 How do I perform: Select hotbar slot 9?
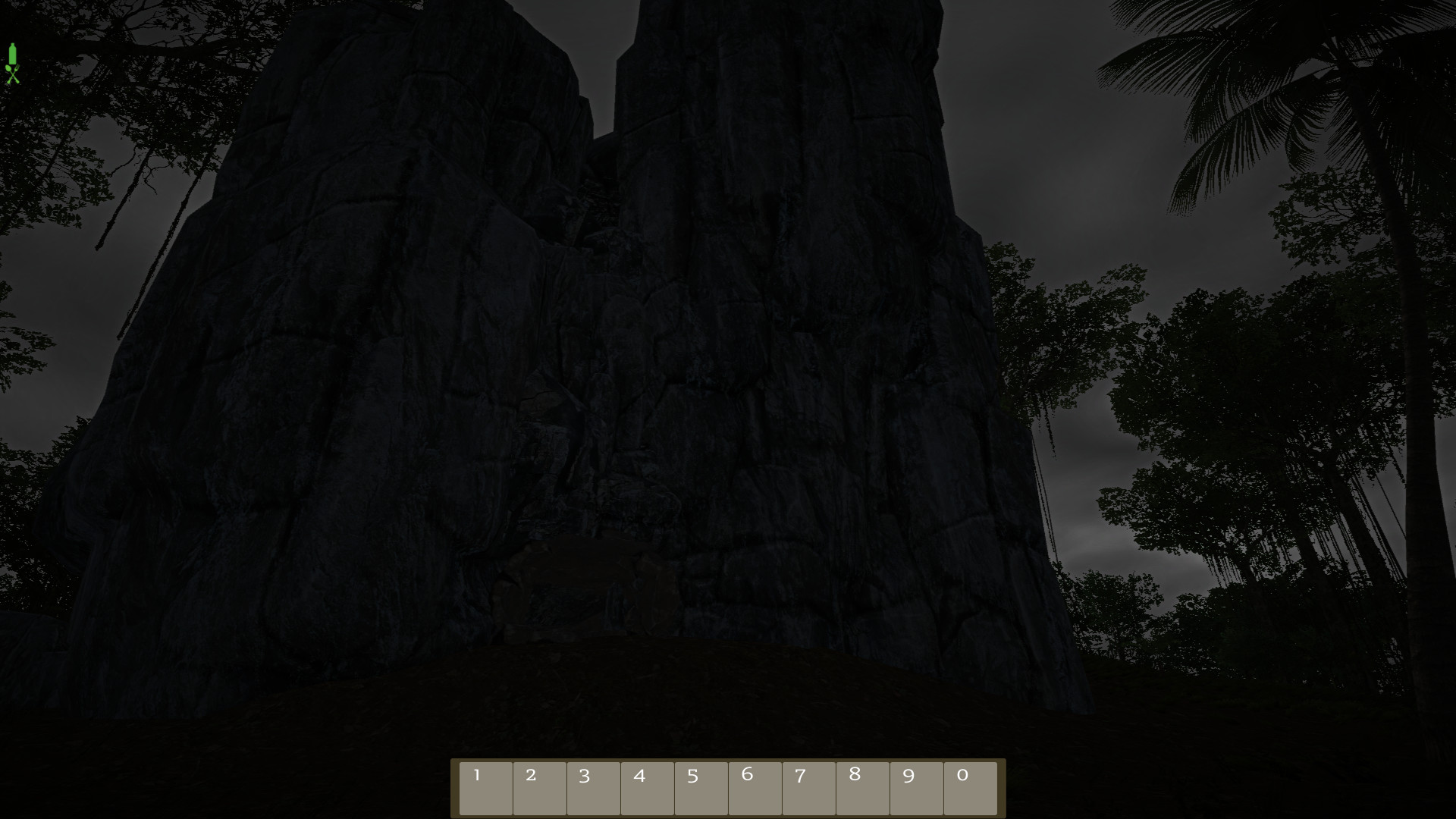[x=915, y=788]
